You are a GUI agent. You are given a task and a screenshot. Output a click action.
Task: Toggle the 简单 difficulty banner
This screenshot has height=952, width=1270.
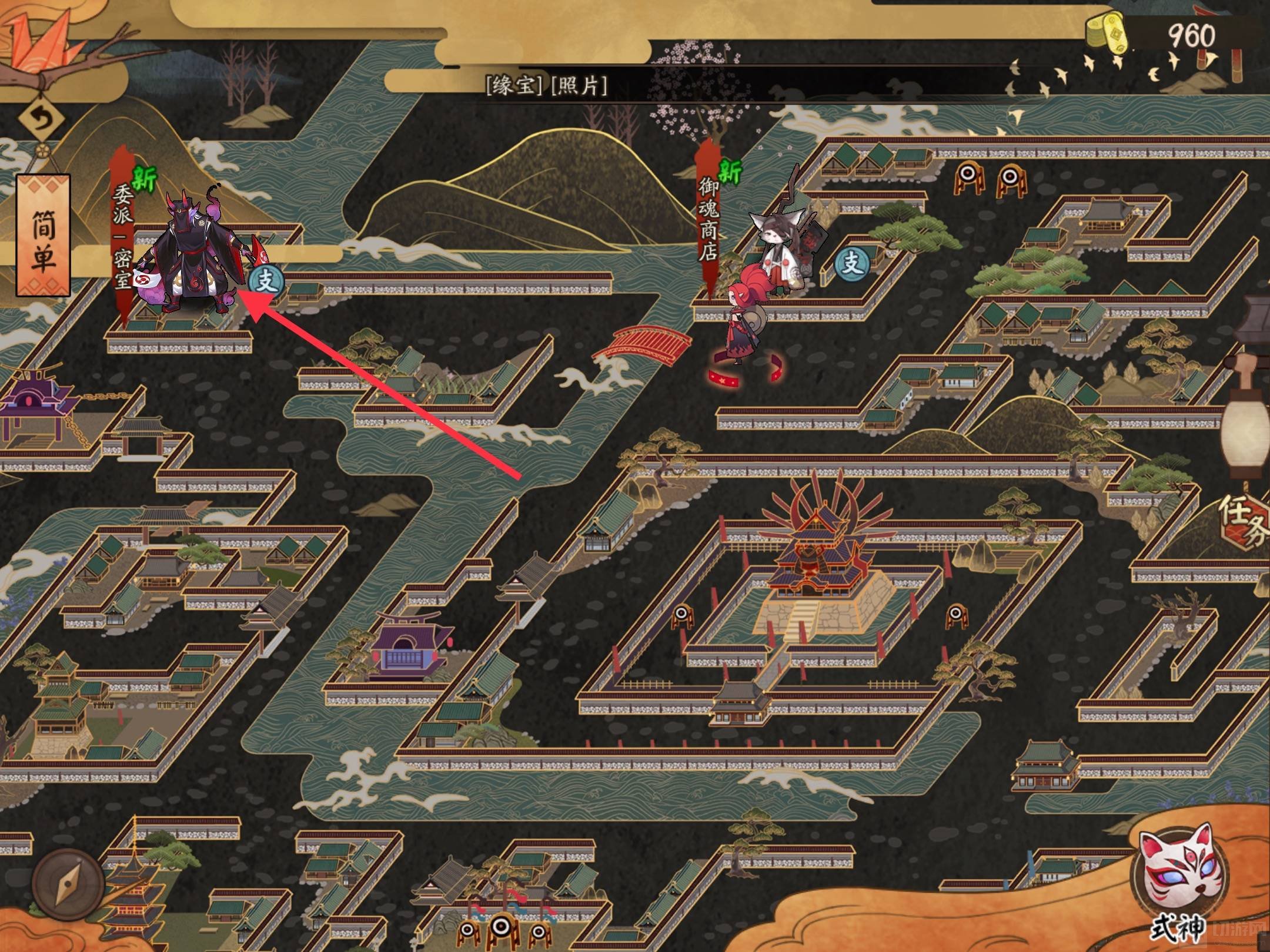pyautogui.click(x=43, y=235)
